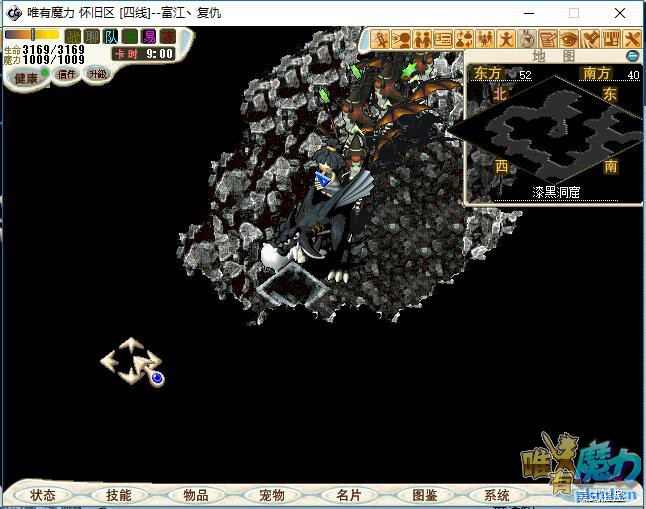Select the crossed tools icon in toolbar

click(x=632, y=39)
